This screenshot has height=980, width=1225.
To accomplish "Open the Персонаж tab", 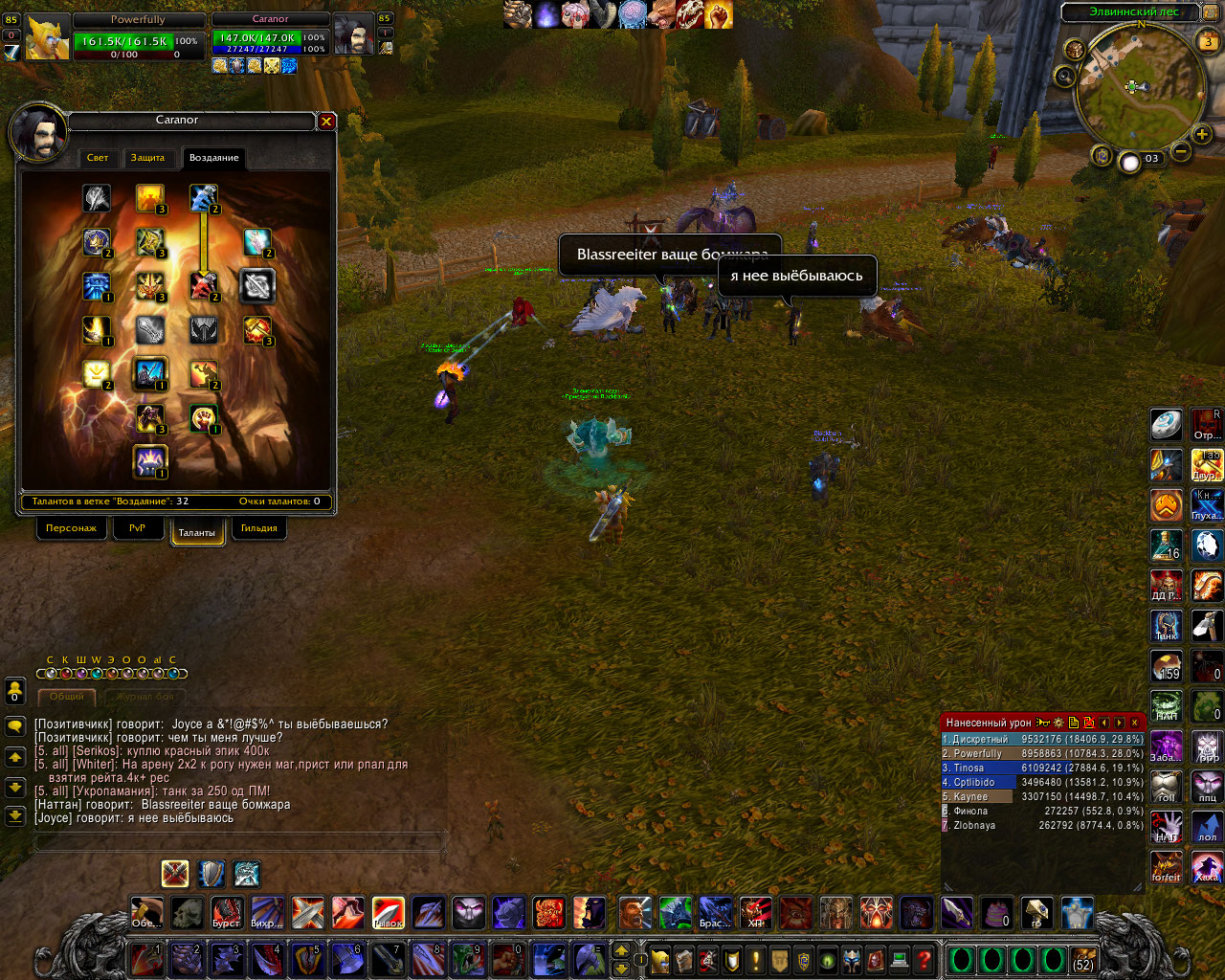I will point(71,528).
